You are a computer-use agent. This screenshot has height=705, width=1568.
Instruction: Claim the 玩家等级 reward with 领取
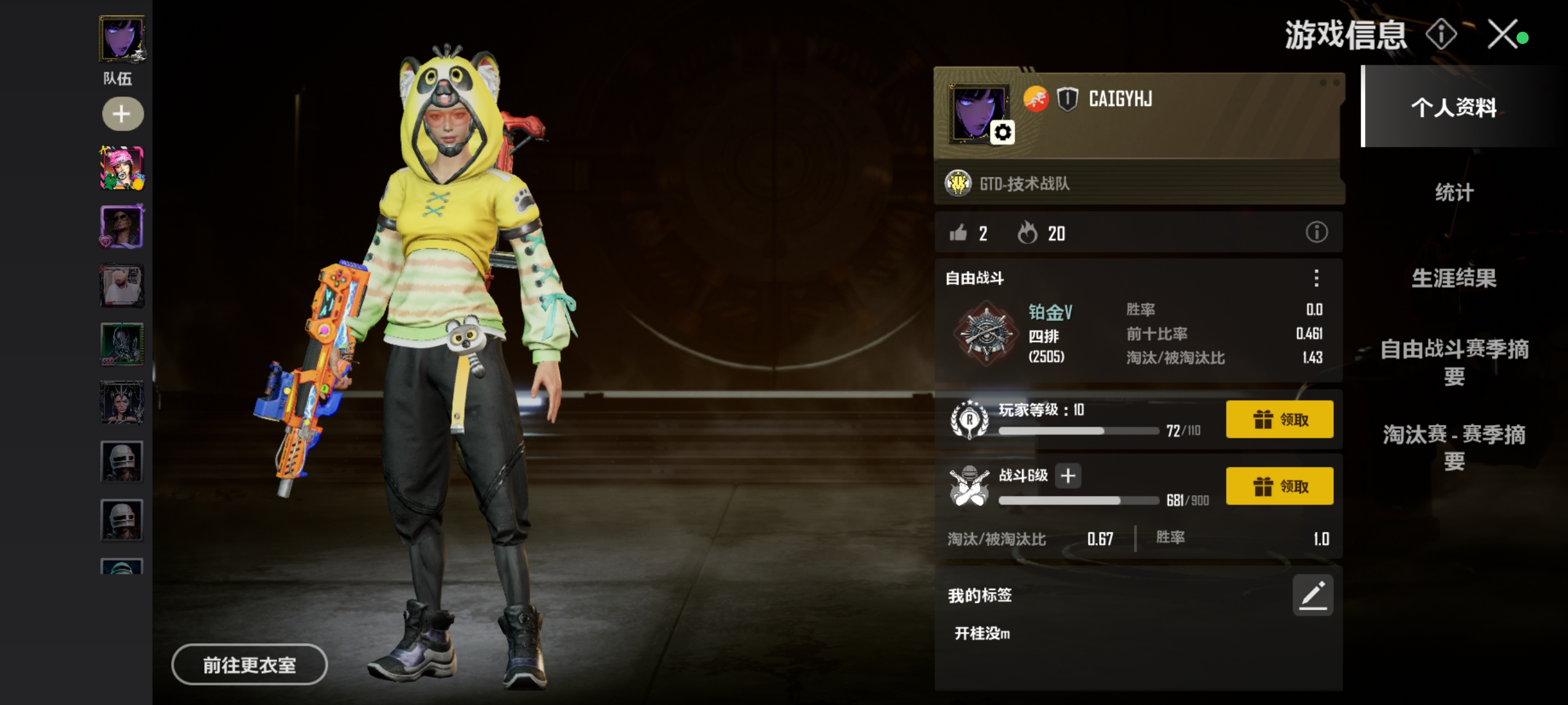1279,420
